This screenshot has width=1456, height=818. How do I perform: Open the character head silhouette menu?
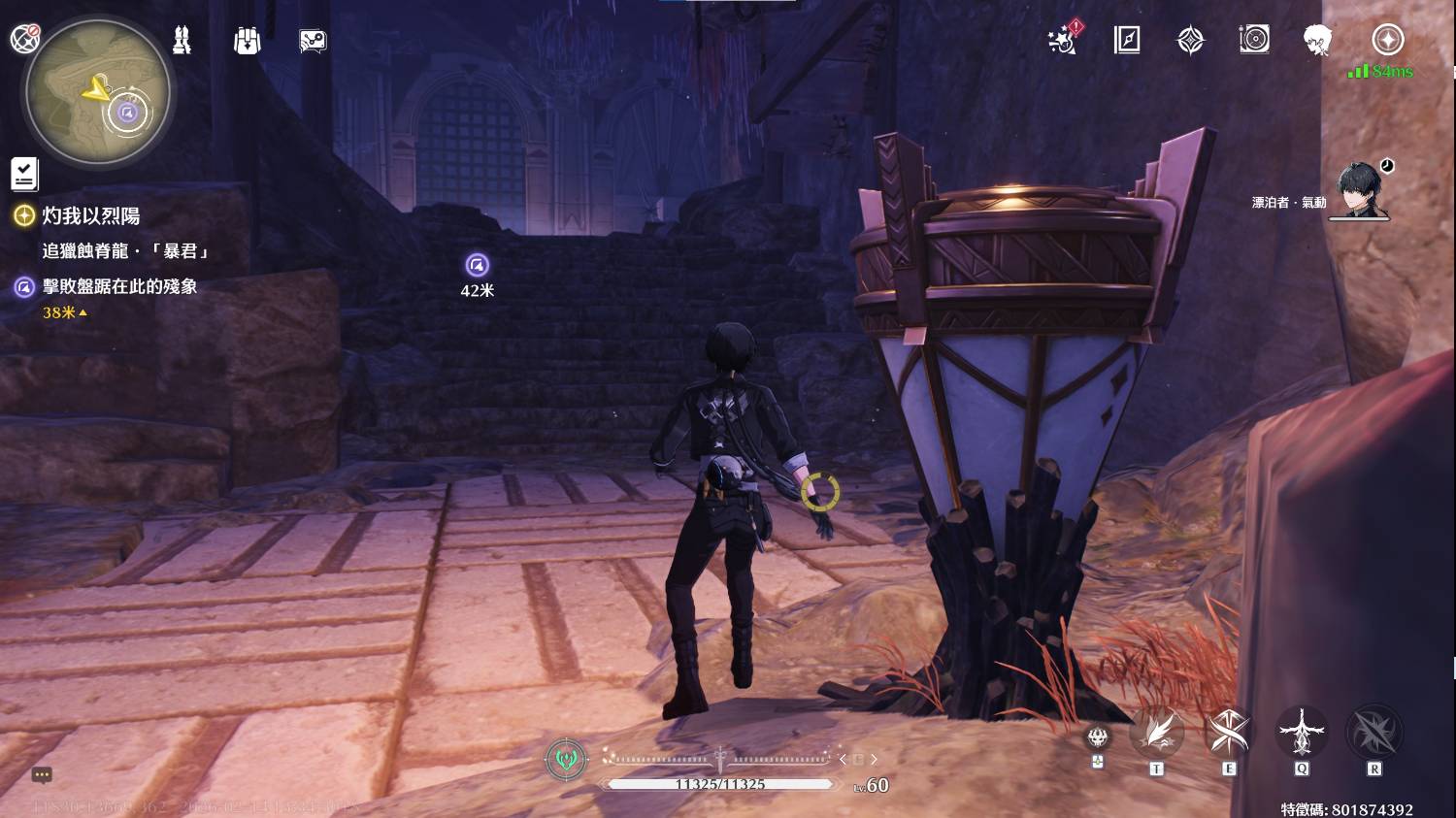coord(1317,40)
